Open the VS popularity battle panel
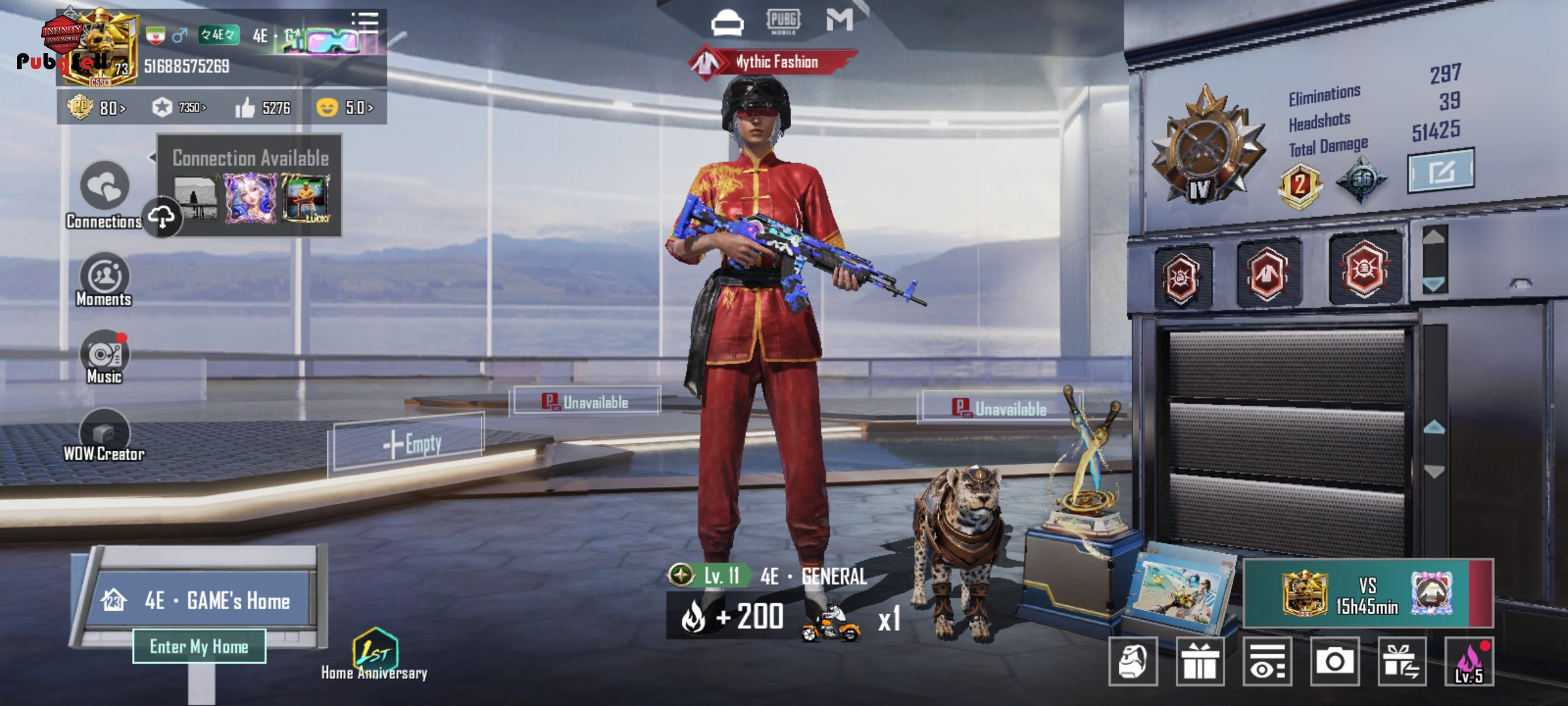Image resolution: width=1568 pixels, height=706 pixels. pos(1367,594)
